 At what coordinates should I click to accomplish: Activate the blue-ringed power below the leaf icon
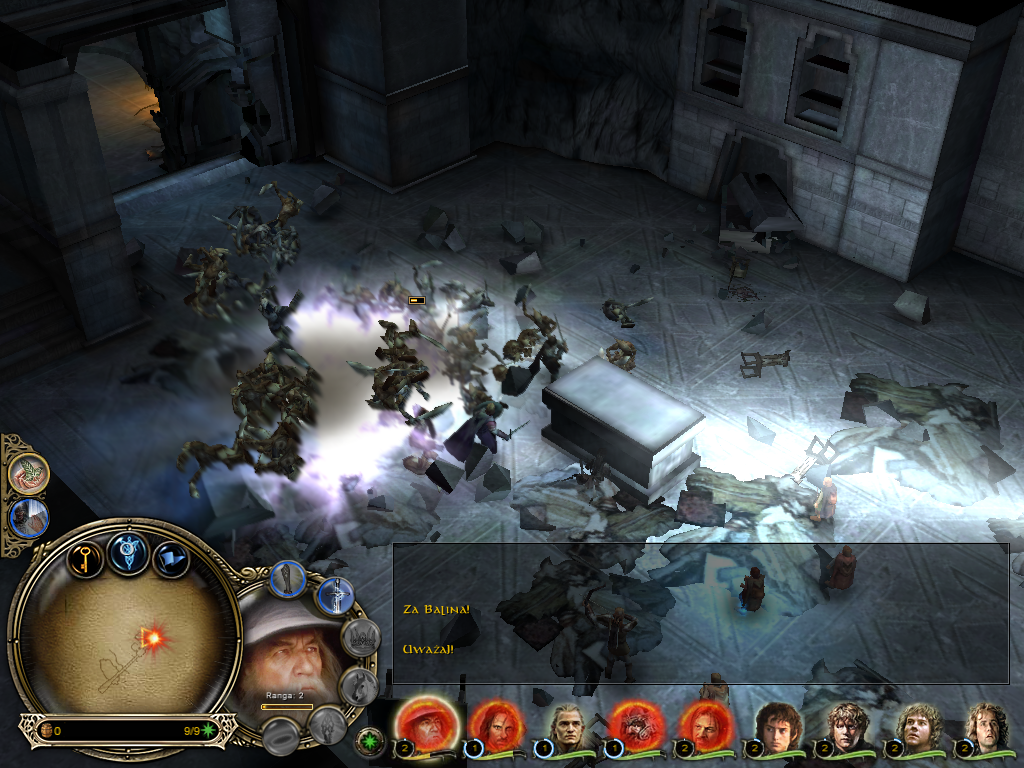click(x=29, y=519)
